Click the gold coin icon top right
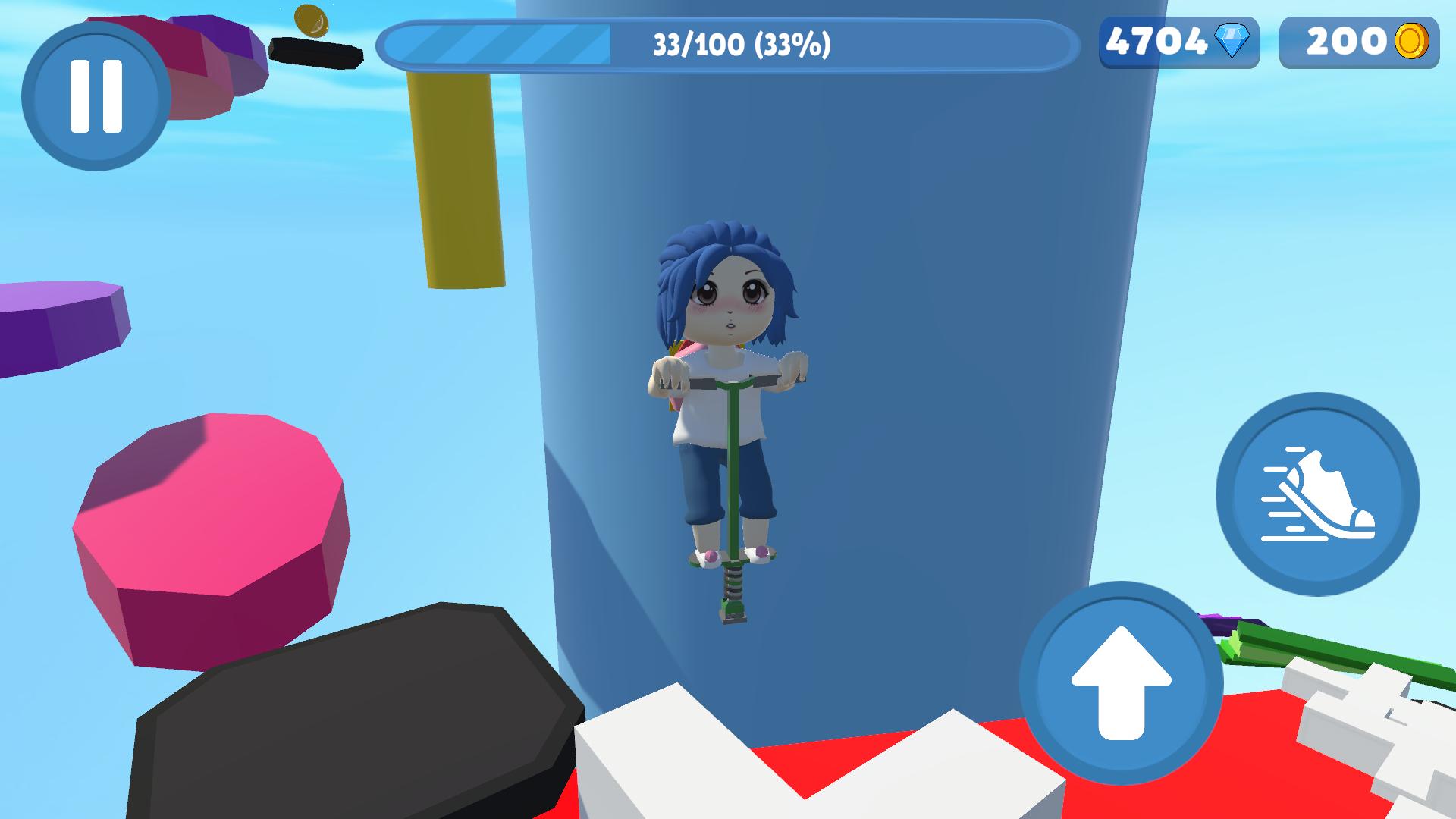 click(1417, 43)
